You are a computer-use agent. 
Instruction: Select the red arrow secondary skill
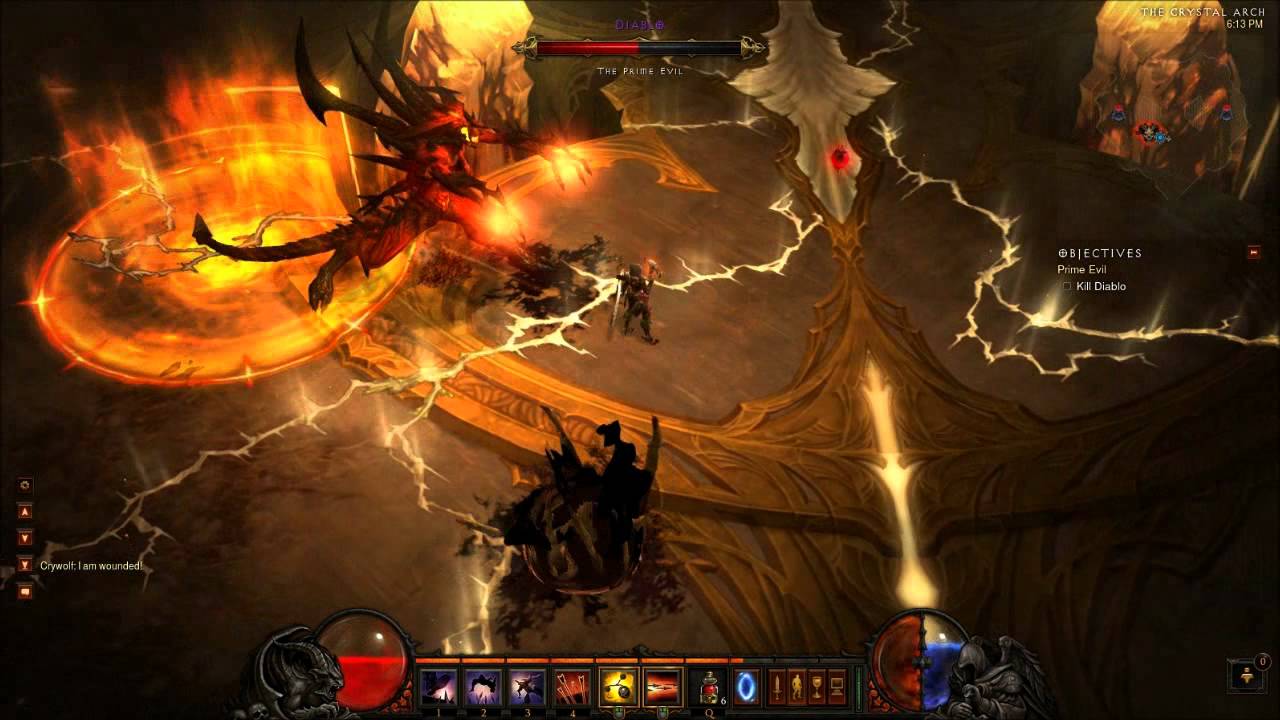[x=662, y=687]
